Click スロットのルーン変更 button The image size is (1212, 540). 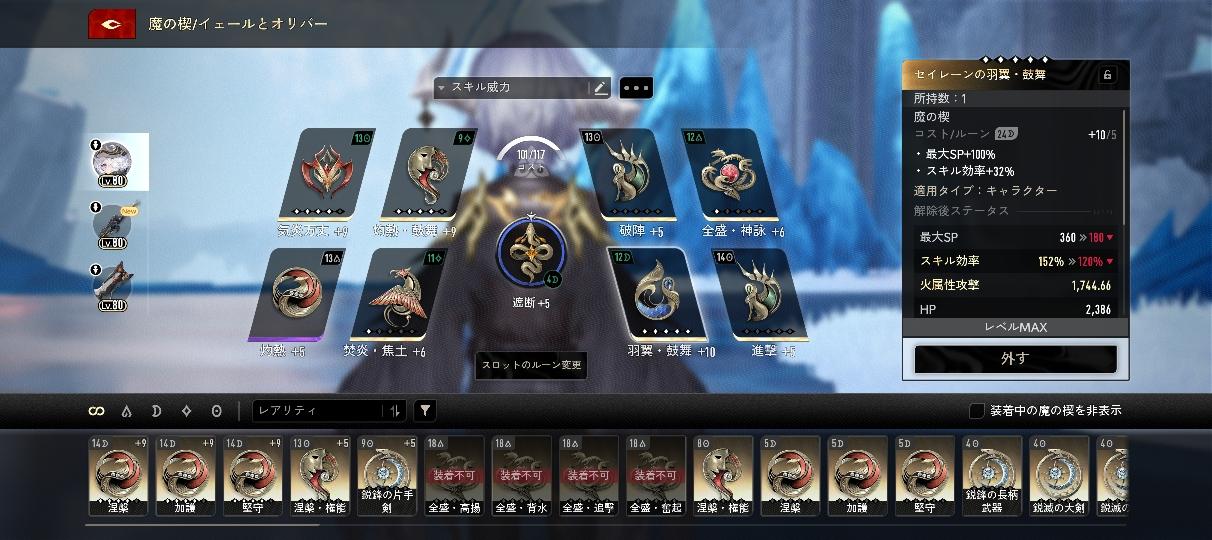pyautogui.click(x=530, y=365)
